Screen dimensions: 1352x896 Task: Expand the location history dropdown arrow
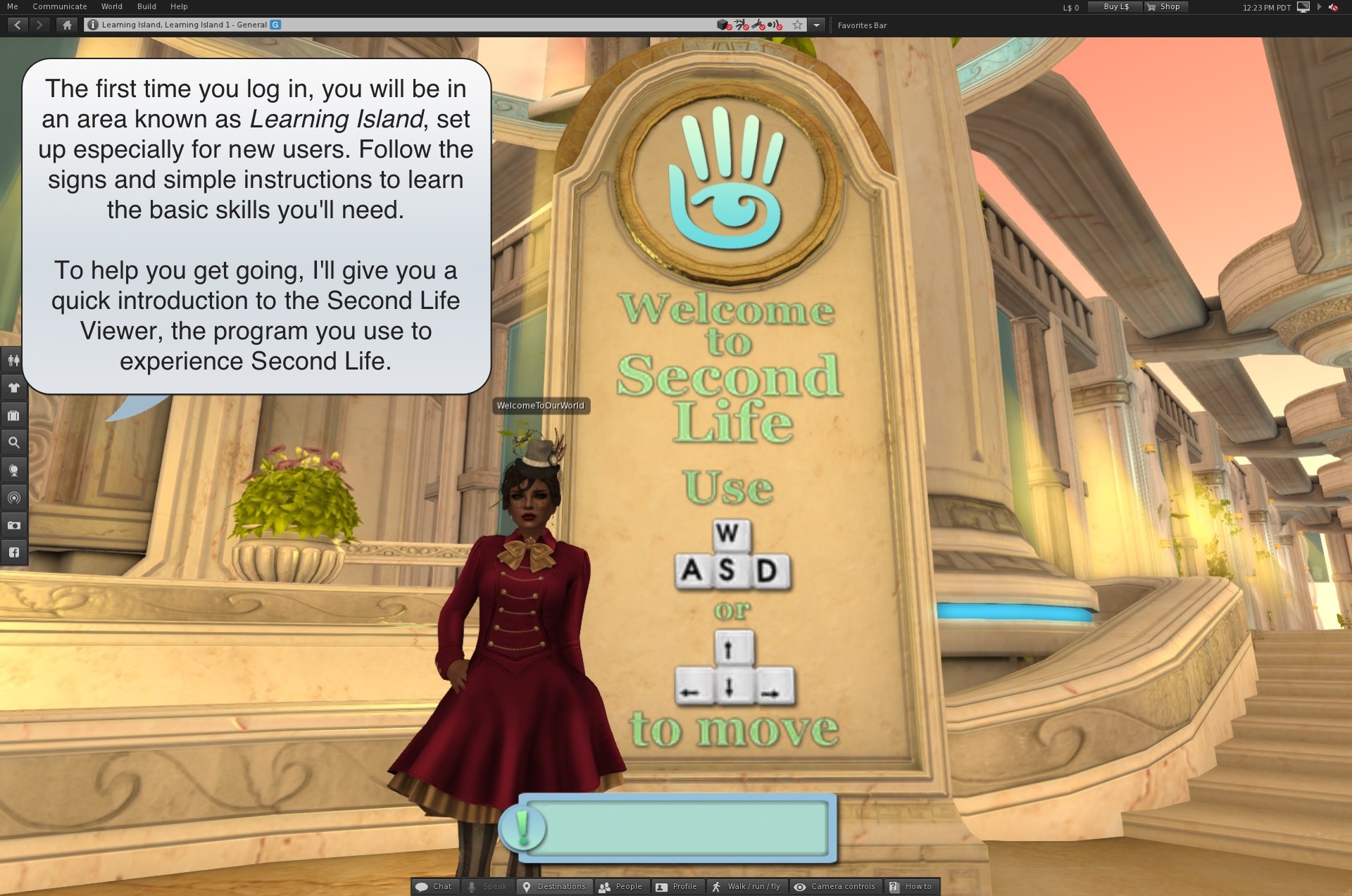(816, 25)
